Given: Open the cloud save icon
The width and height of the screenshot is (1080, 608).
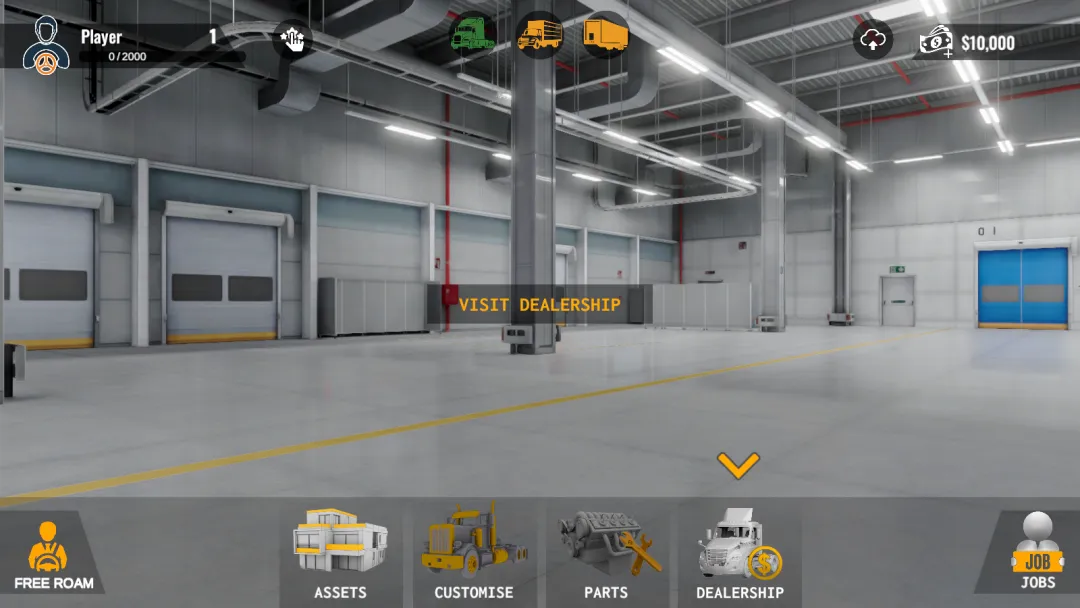Looking at the screenshot, I should (873, 40).
